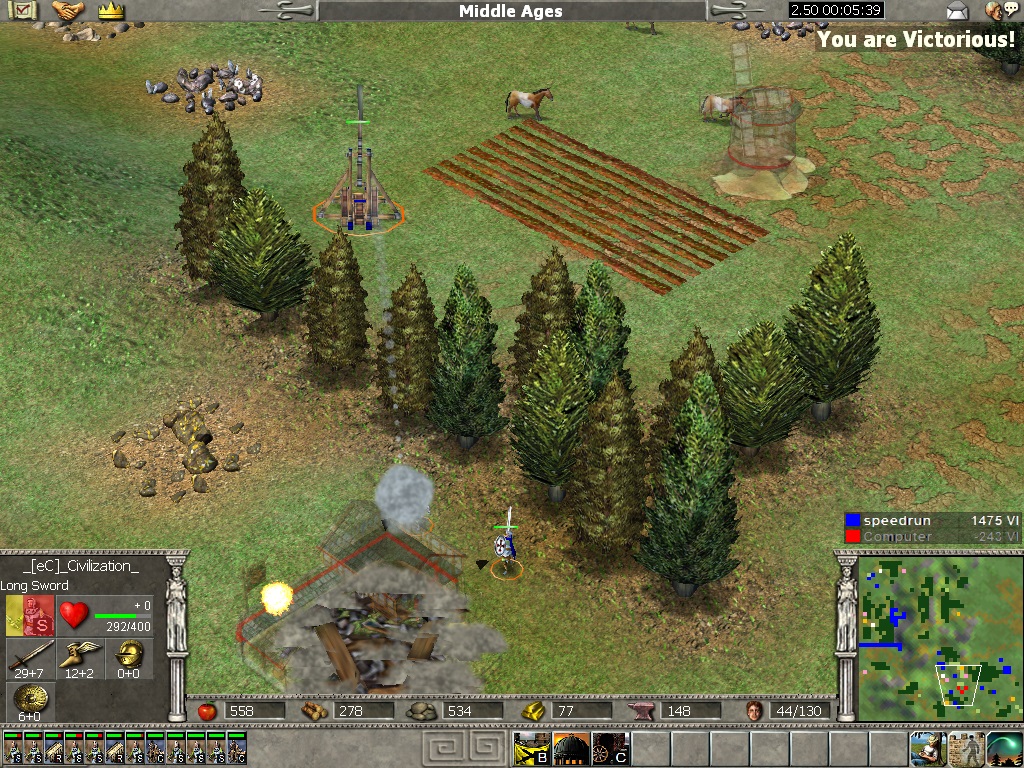The width and height of the screenshot is (1024, 768).
Task: Click the grey soldier icon beside the minimap
Action: coord(966,749)
